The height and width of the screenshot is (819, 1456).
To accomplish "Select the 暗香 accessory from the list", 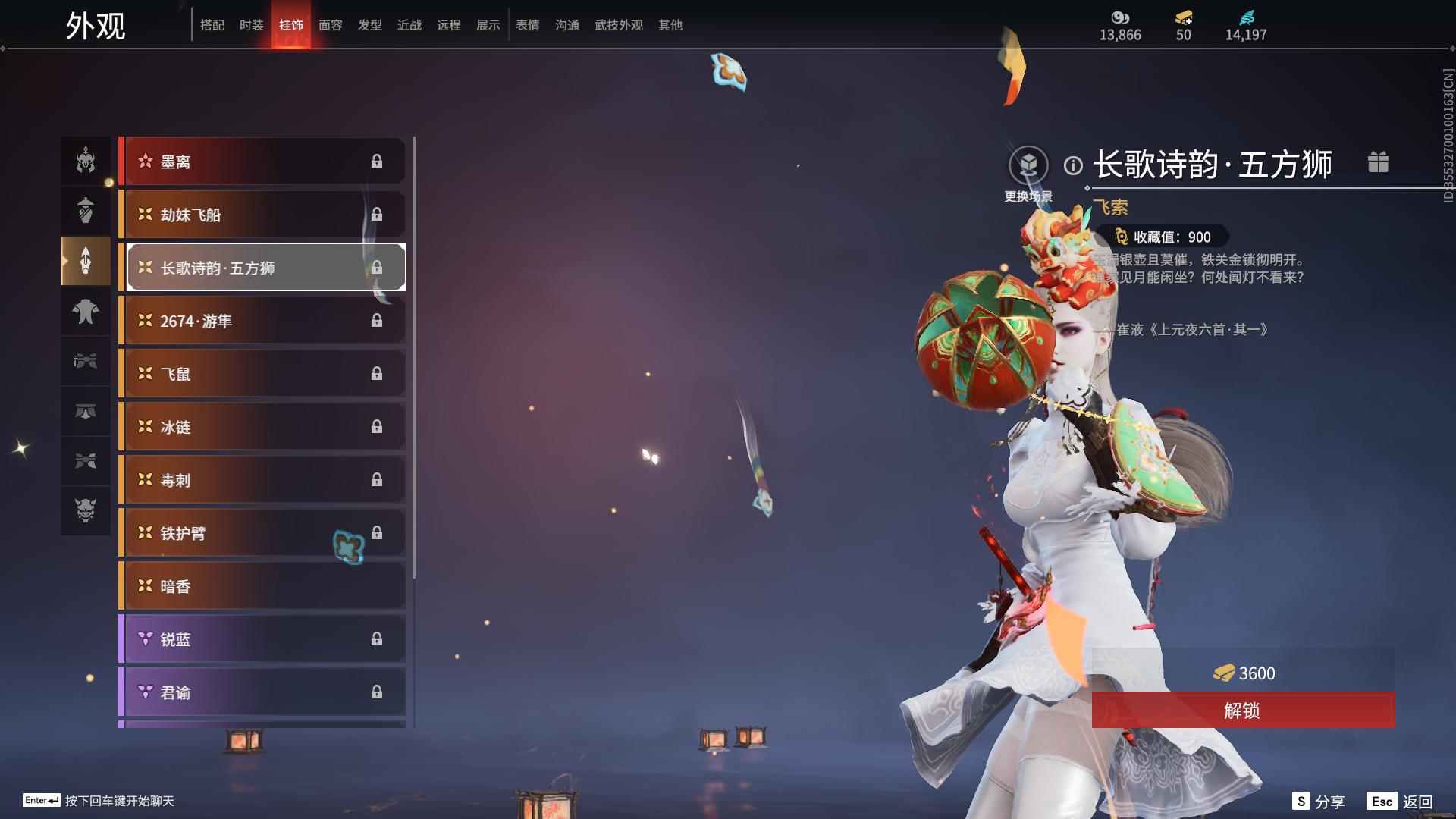I will tap(262, 585).
